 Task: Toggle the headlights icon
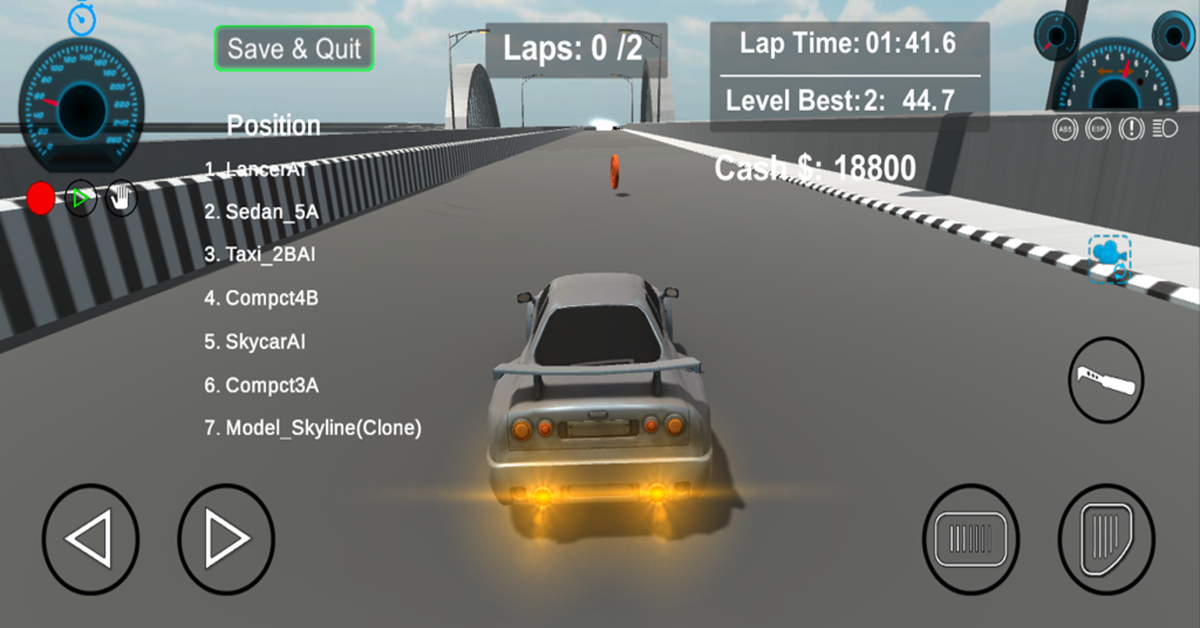(1164, 128)
